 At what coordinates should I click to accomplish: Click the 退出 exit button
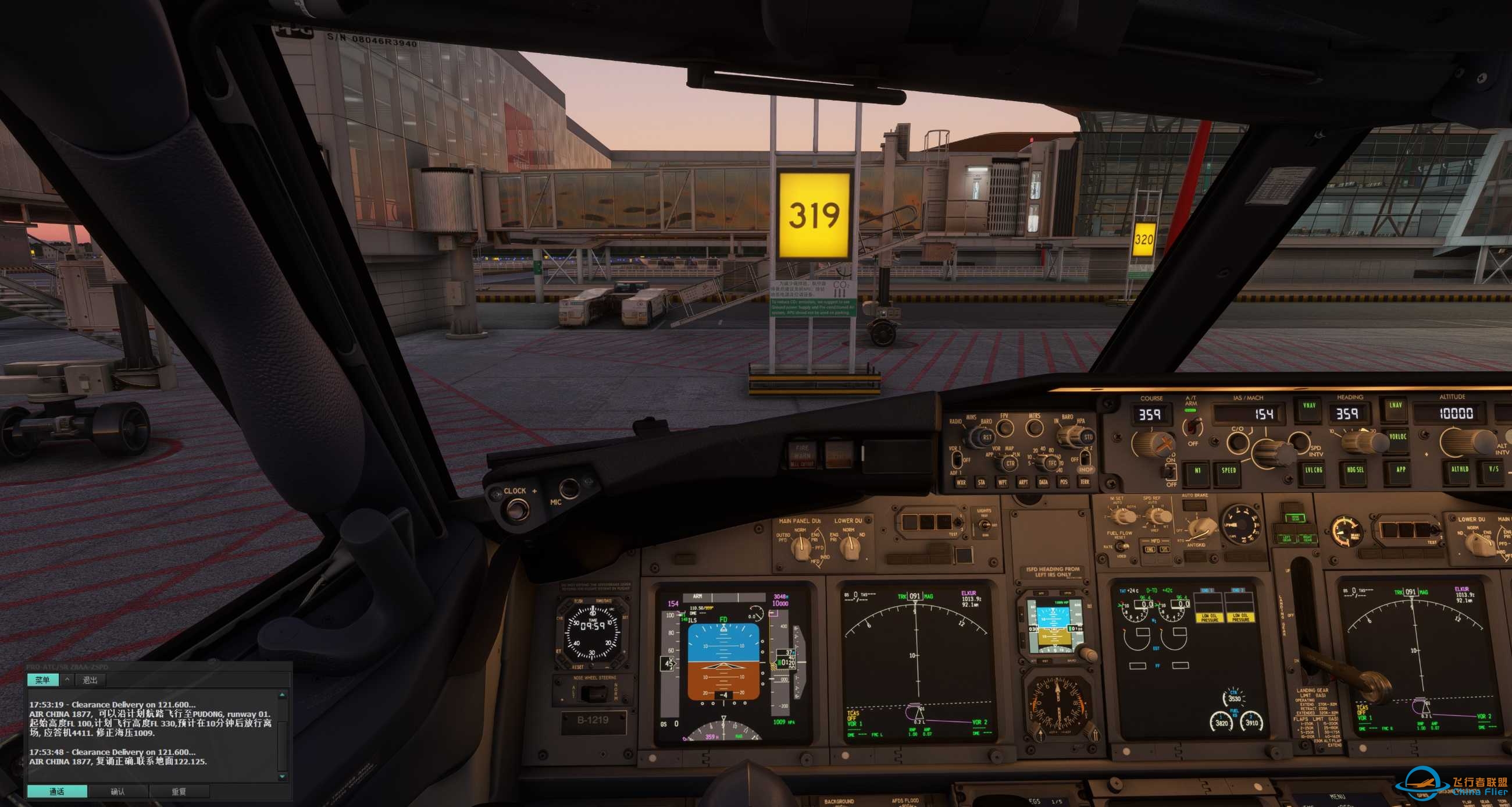pyautogui.click(x=90, y=680)
